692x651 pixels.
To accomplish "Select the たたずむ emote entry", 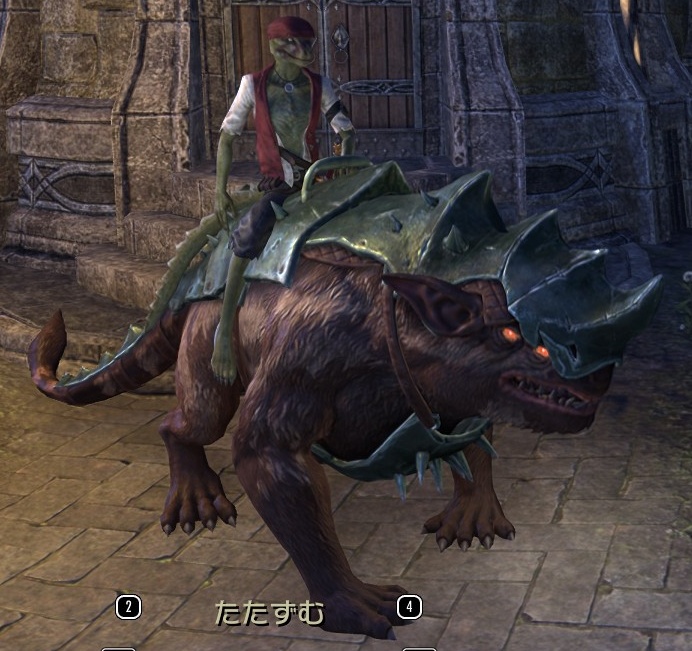I will 270,612.
